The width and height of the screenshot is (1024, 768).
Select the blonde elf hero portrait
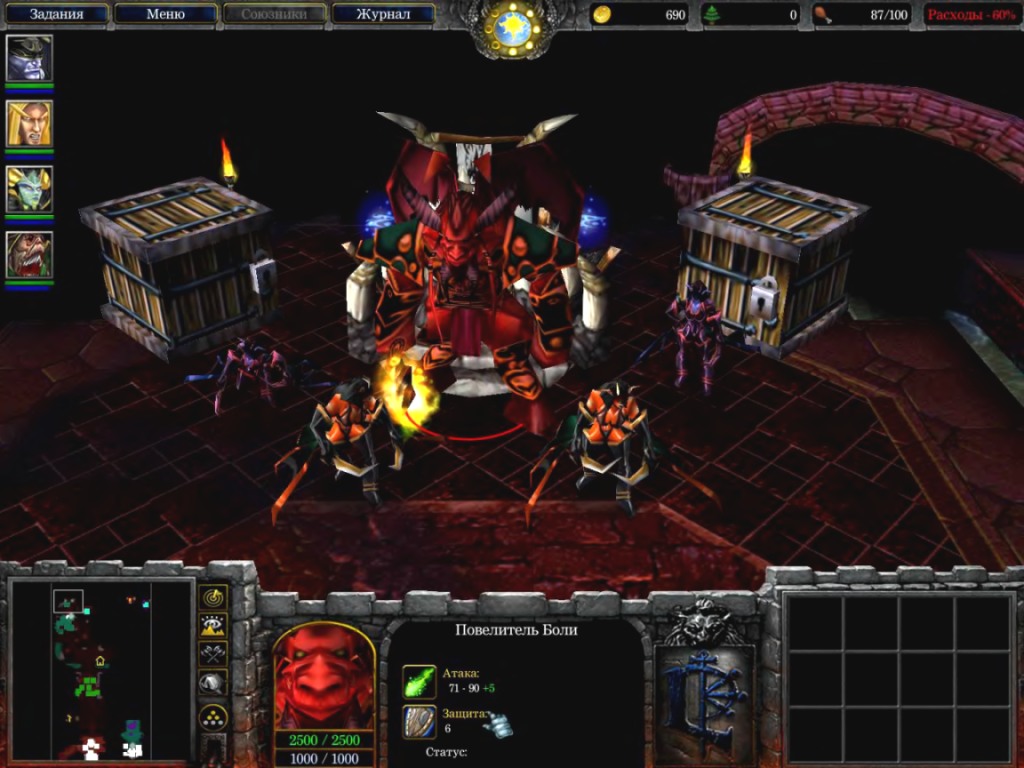pos(29,123)
